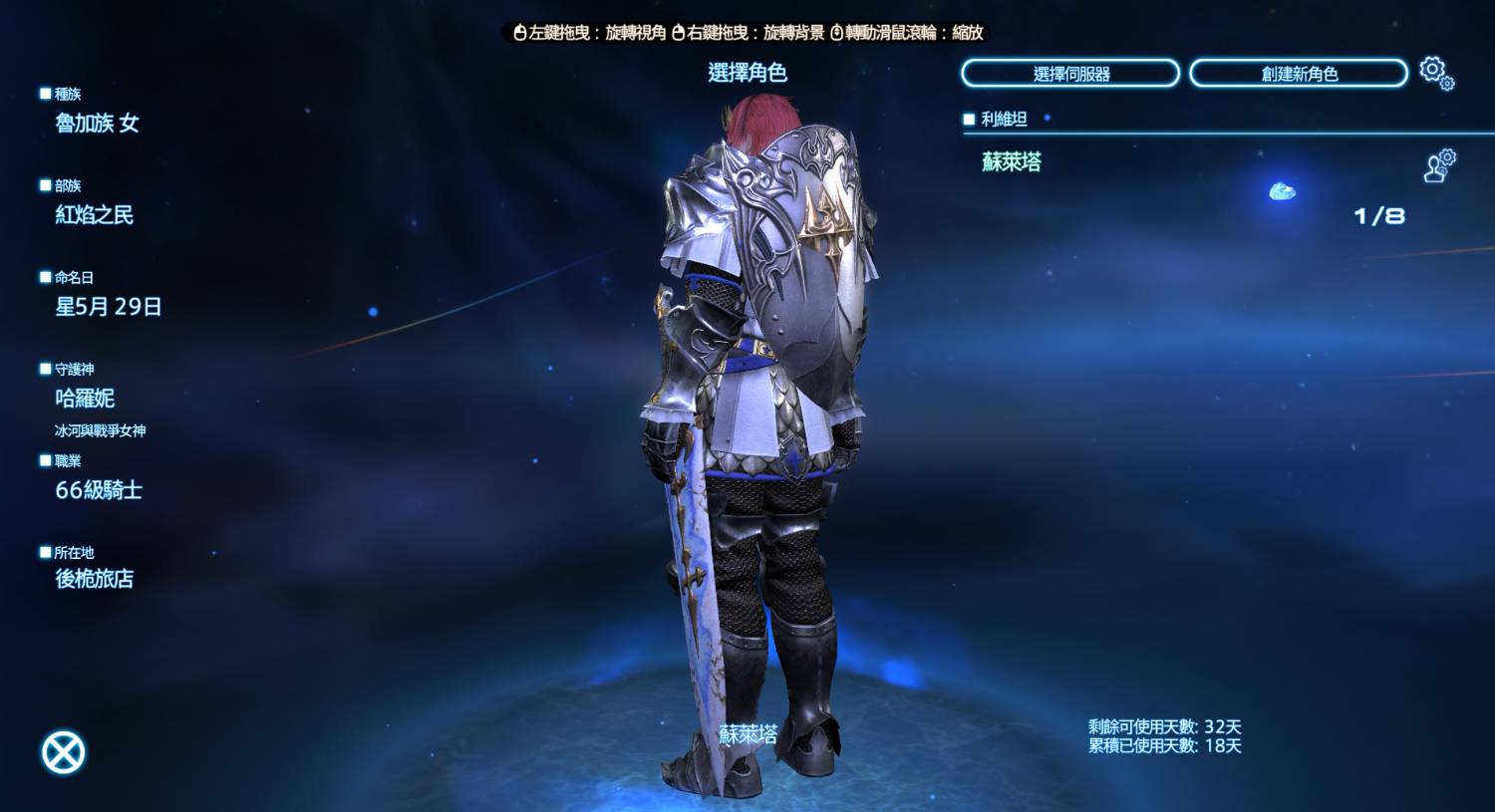Click the 創建新角色 create character button
1495x812 pixels.
pyautogui.click(x=1299, y=74)
